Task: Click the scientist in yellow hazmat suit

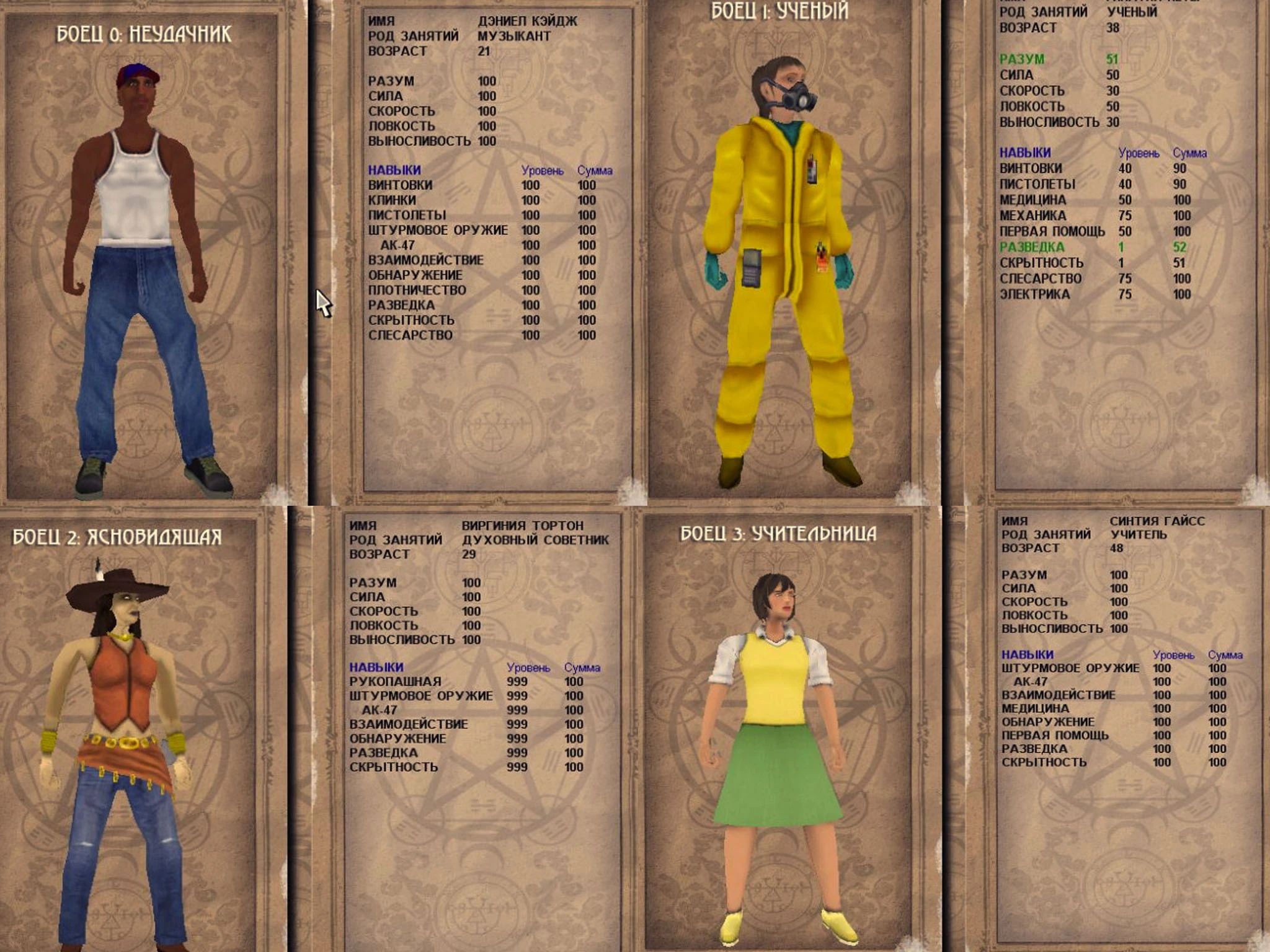Action: [x=788, y=248]
